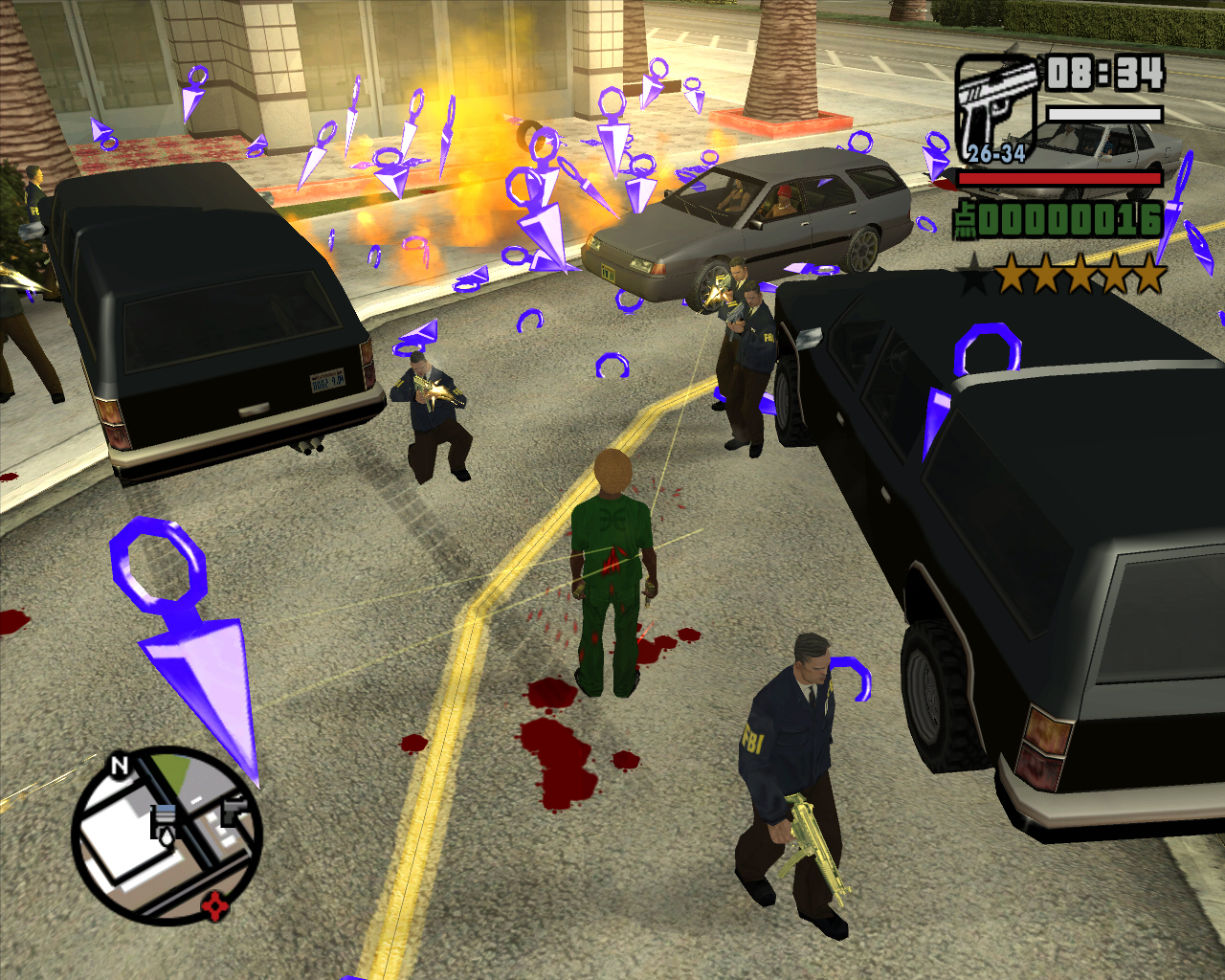Click the red marker on the radar edge

(215, 903)
